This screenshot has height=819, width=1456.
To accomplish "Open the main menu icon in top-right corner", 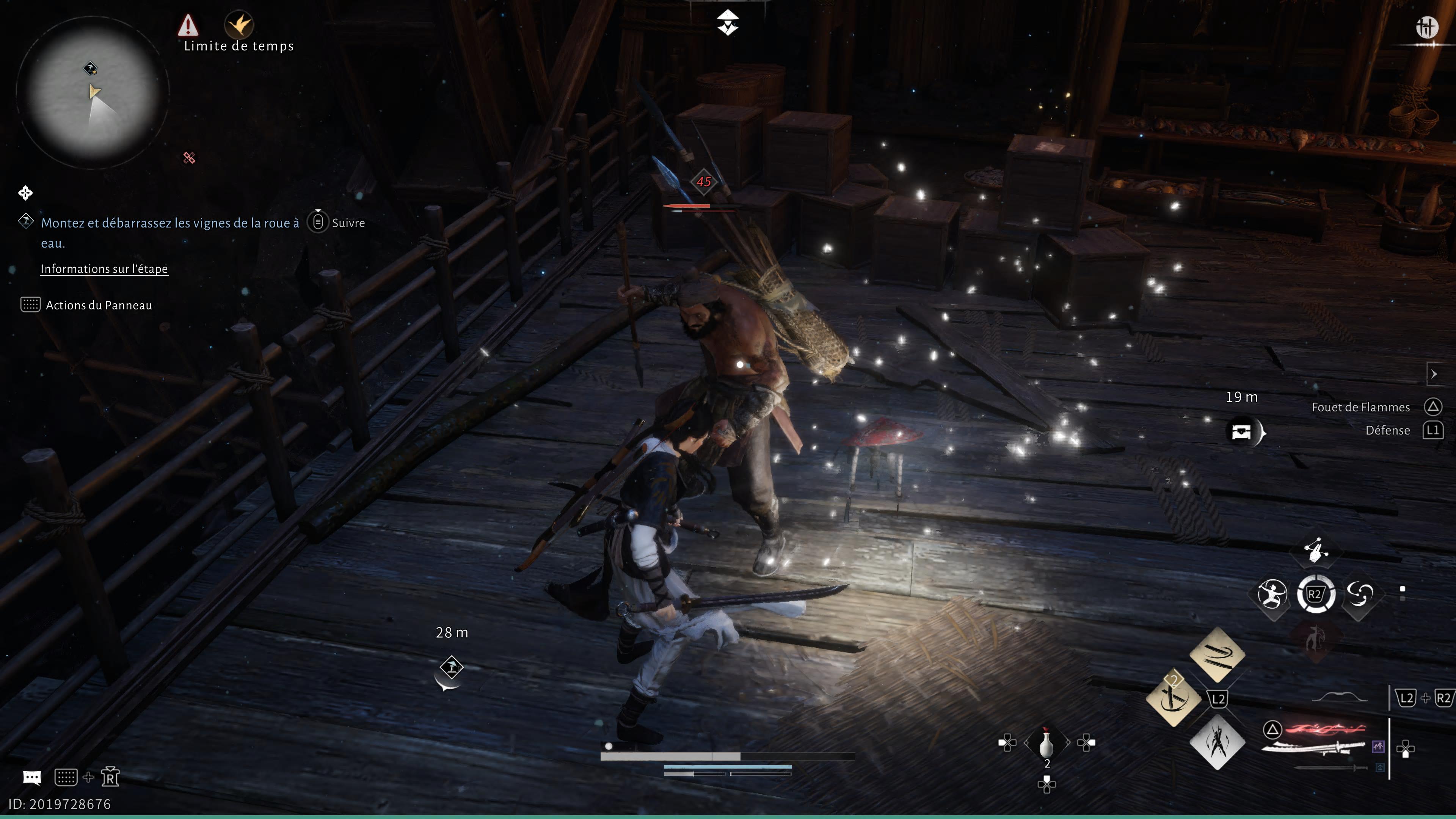I will [x=1426, y=27].
